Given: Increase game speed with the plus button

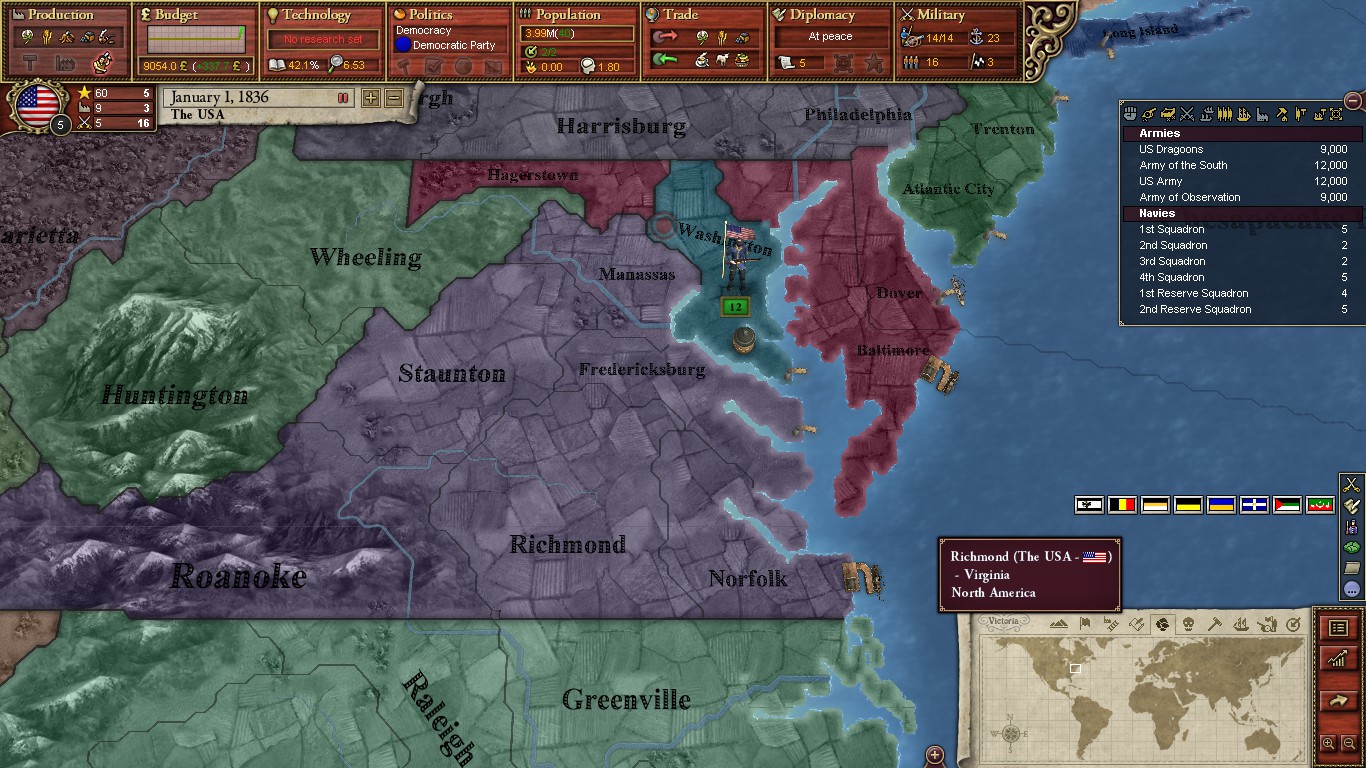Looking at the screenshot, I should [x=370, y=98].
